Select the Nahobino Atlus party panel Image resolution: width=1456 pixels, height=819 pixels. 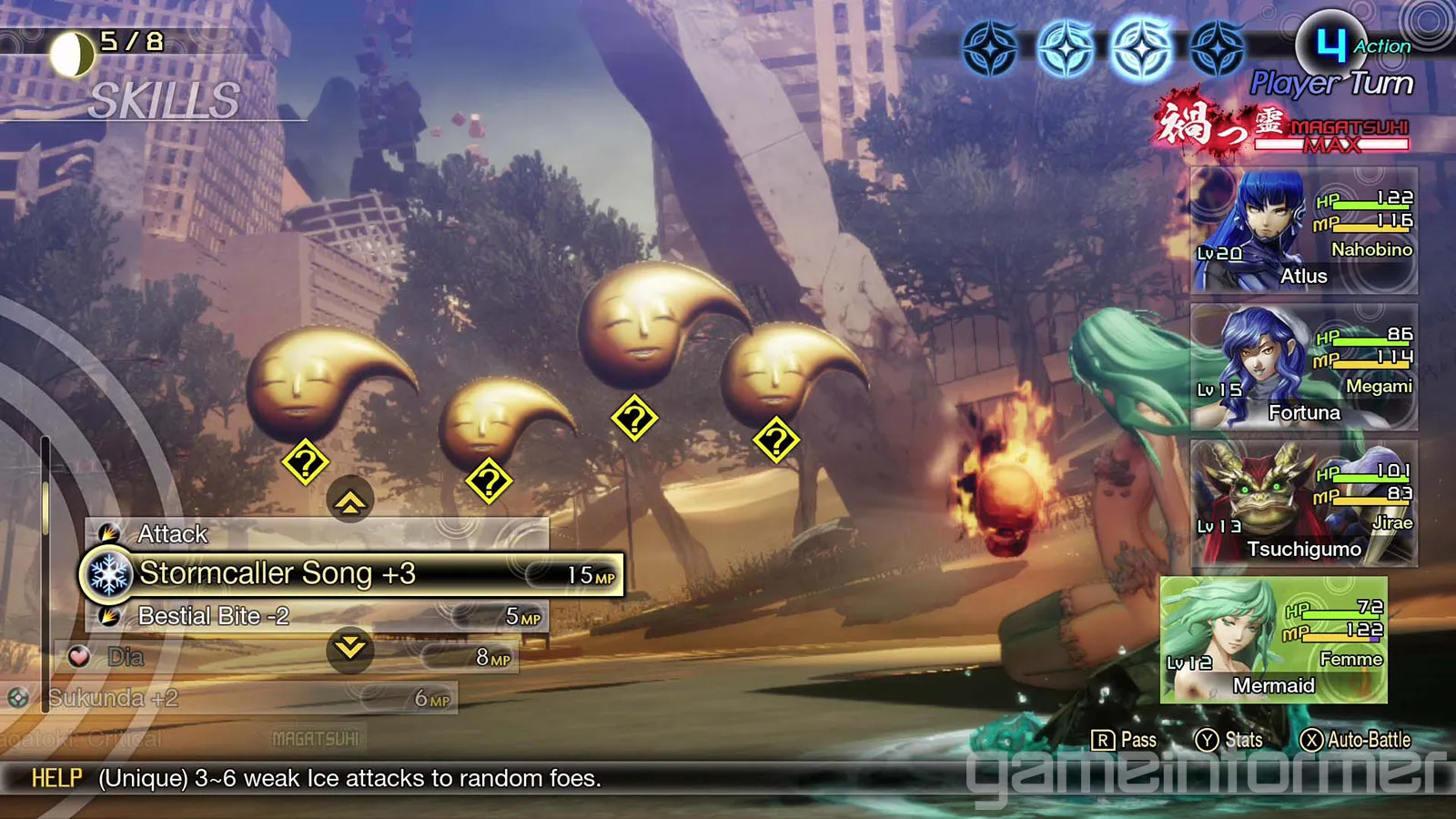coord(1303,231)
